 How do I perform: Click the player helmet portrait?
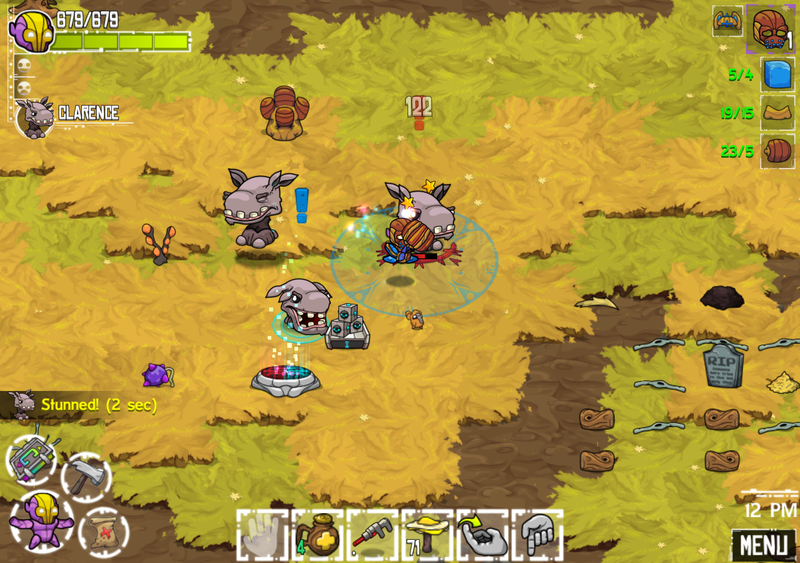coord(31,30)
